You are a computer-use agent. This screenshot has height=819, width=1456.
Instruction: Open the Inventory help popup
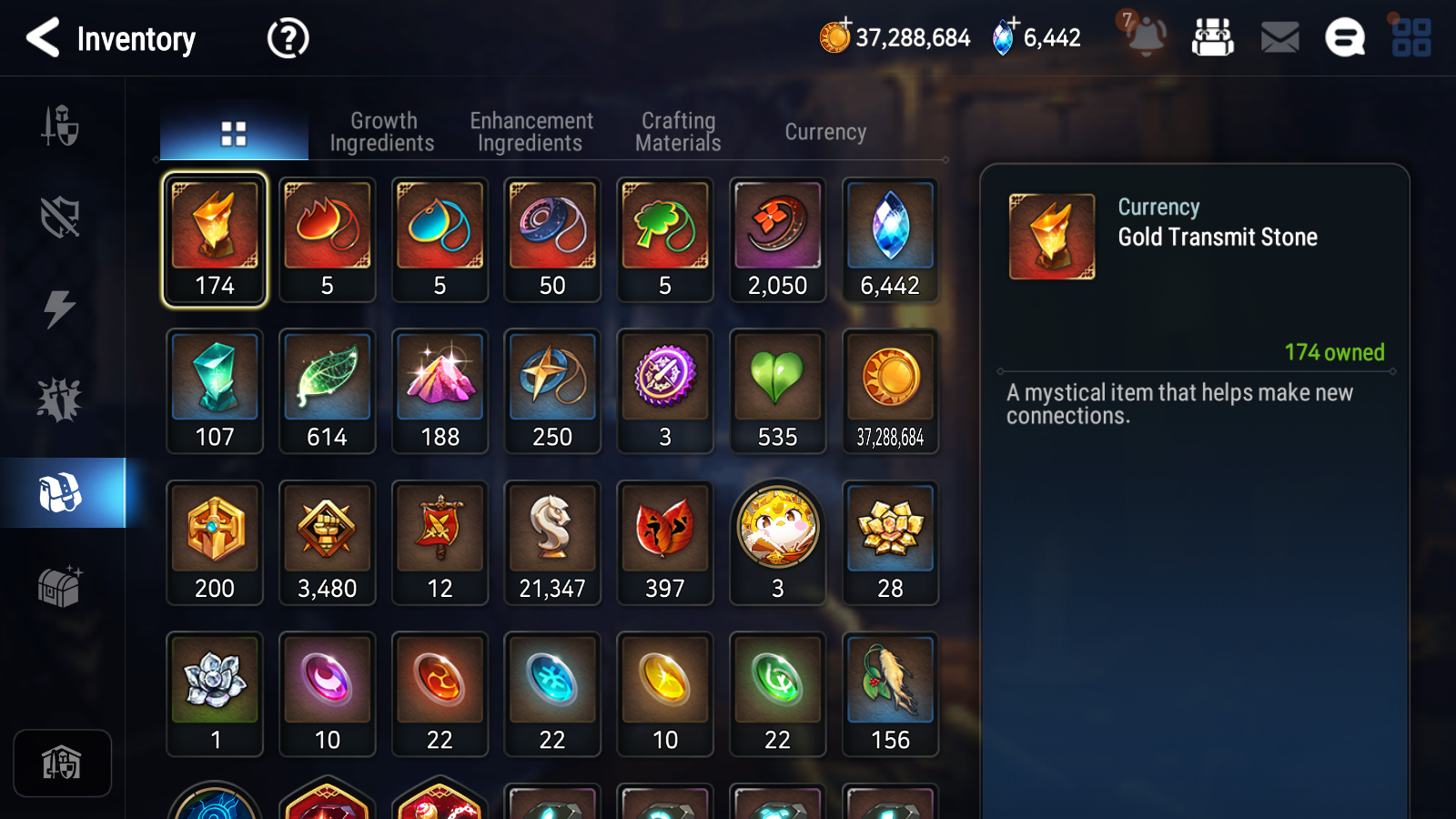pos(287,38)
